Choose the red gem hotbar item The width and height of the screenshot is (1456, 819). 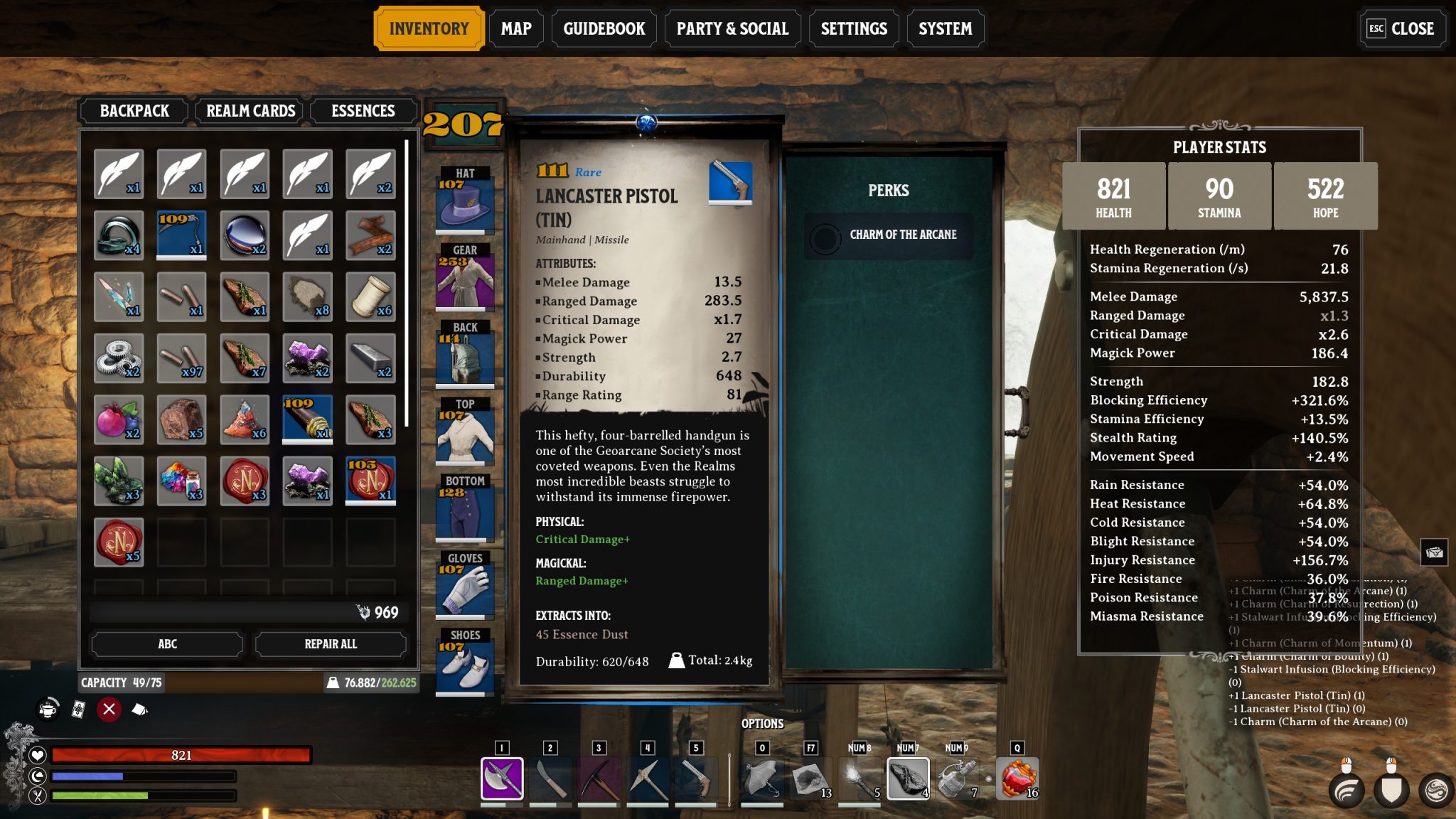coord(1017,778)
